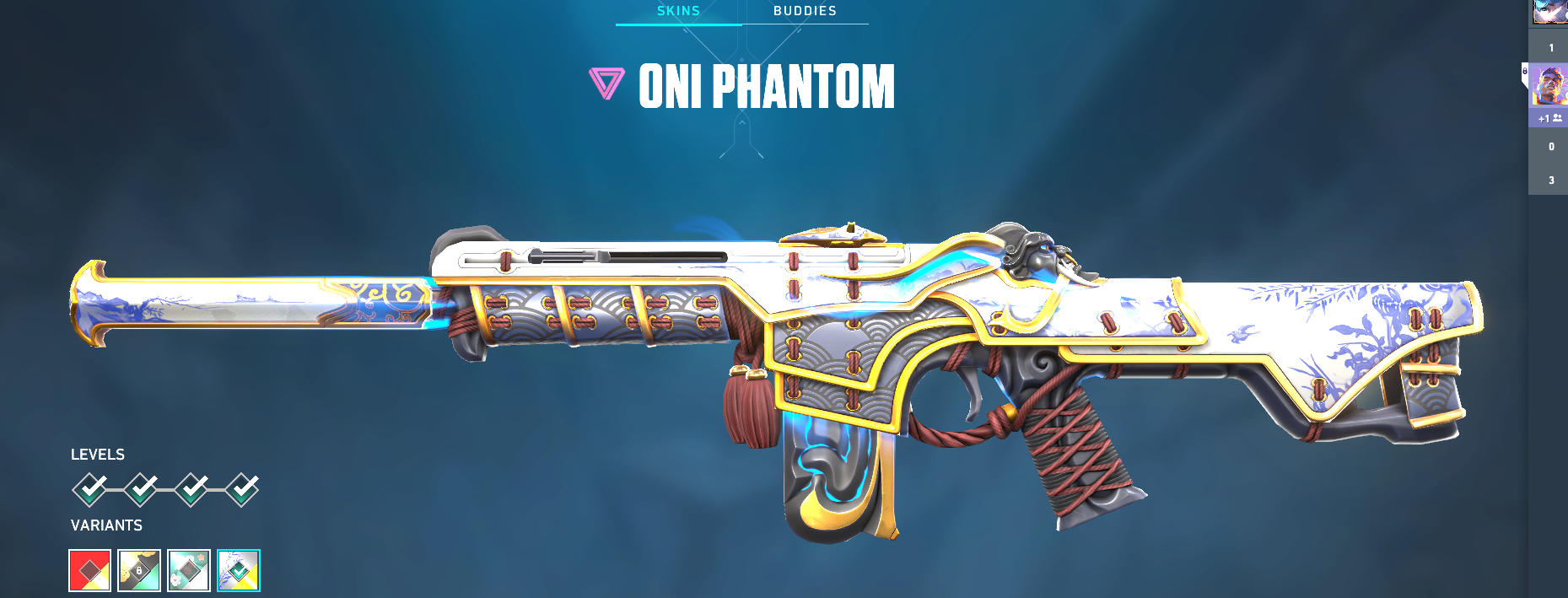Select the first skin level checkmark
This screenshot has height=598, width=1568.
tap(89, 489)
